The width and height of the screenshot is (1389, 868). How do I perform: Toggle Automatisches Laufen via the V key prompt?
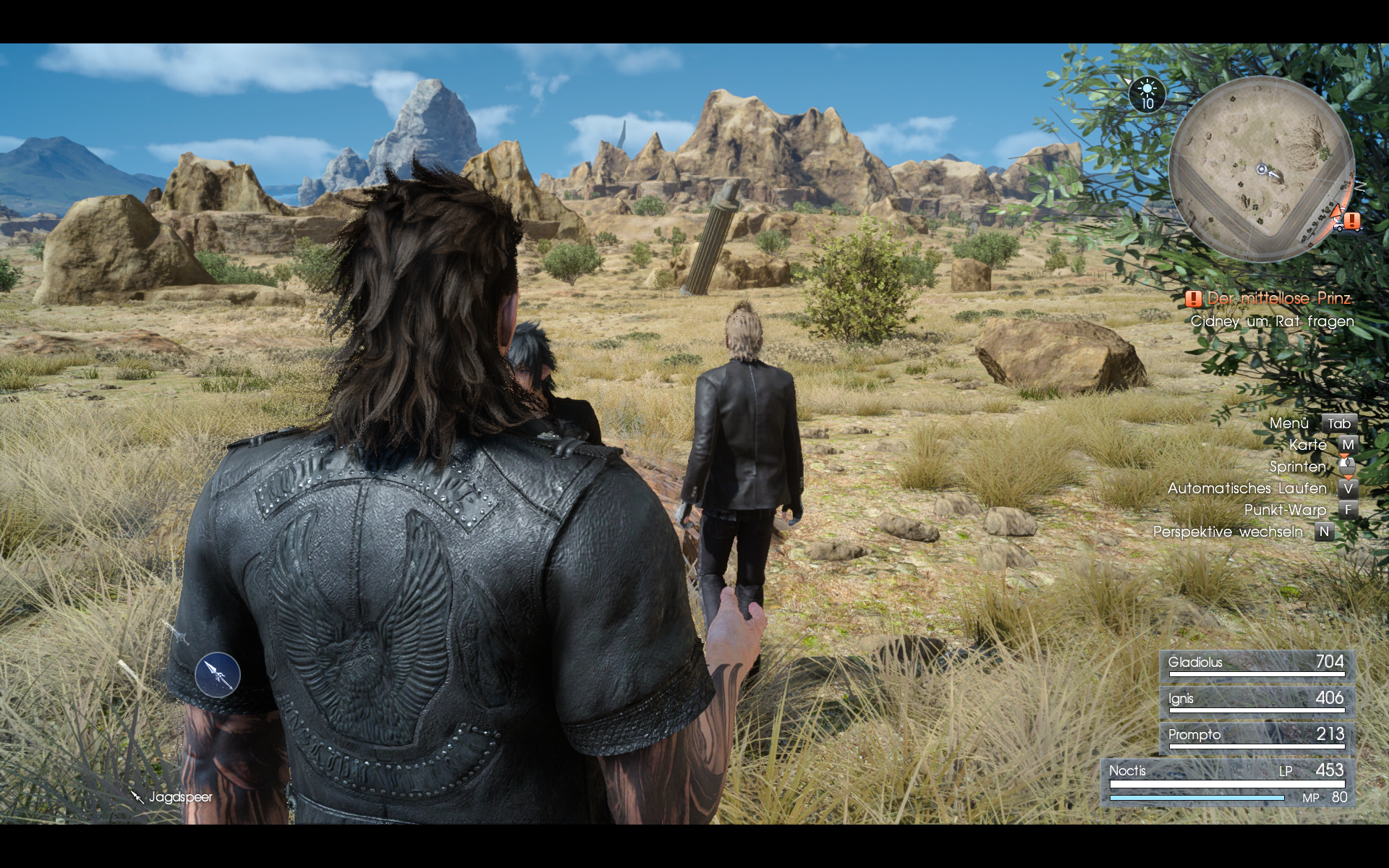pos(1348,489)
